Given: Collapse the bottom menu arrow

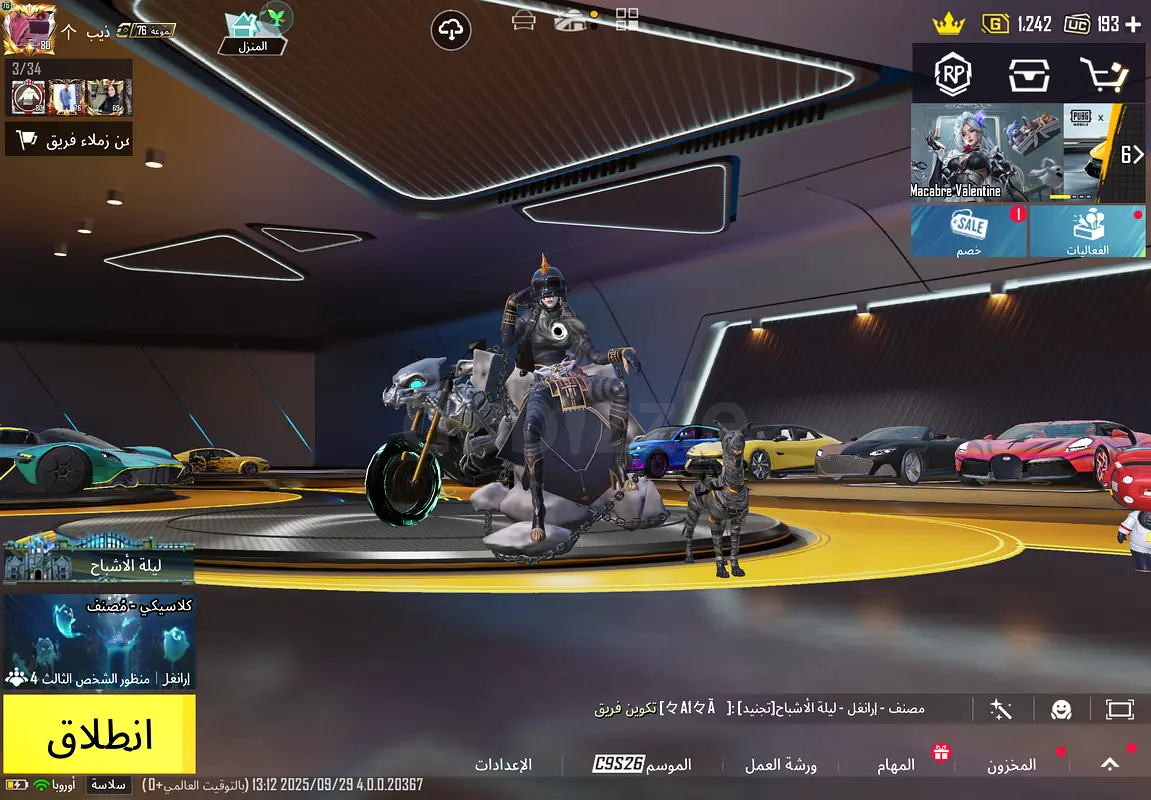Looking at the screenshot, I should (1109, 764).
